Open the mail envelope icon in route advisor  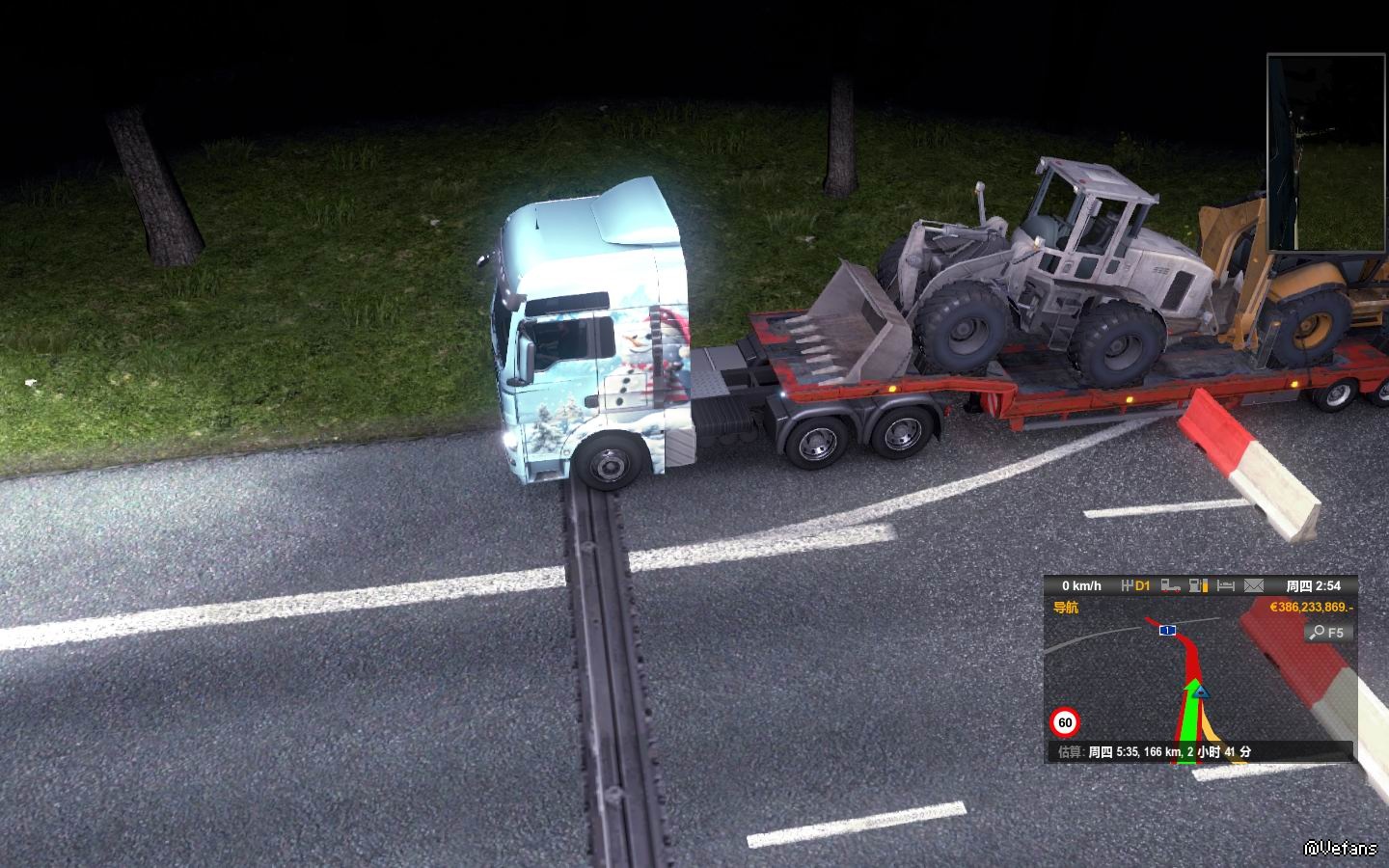tap(1253, 585)
